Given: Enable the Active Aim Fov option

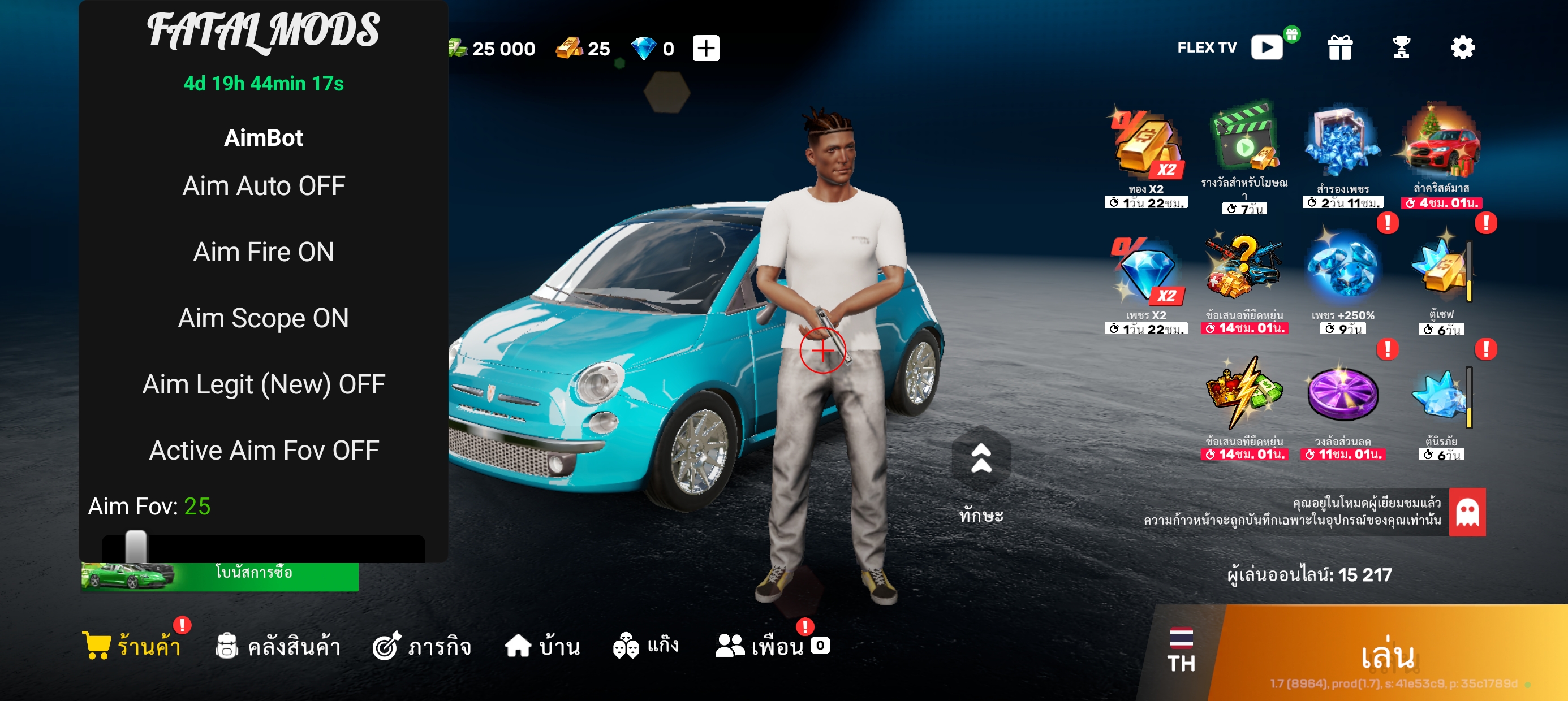Looking at the screenshot, I should (x=264, y=451).
